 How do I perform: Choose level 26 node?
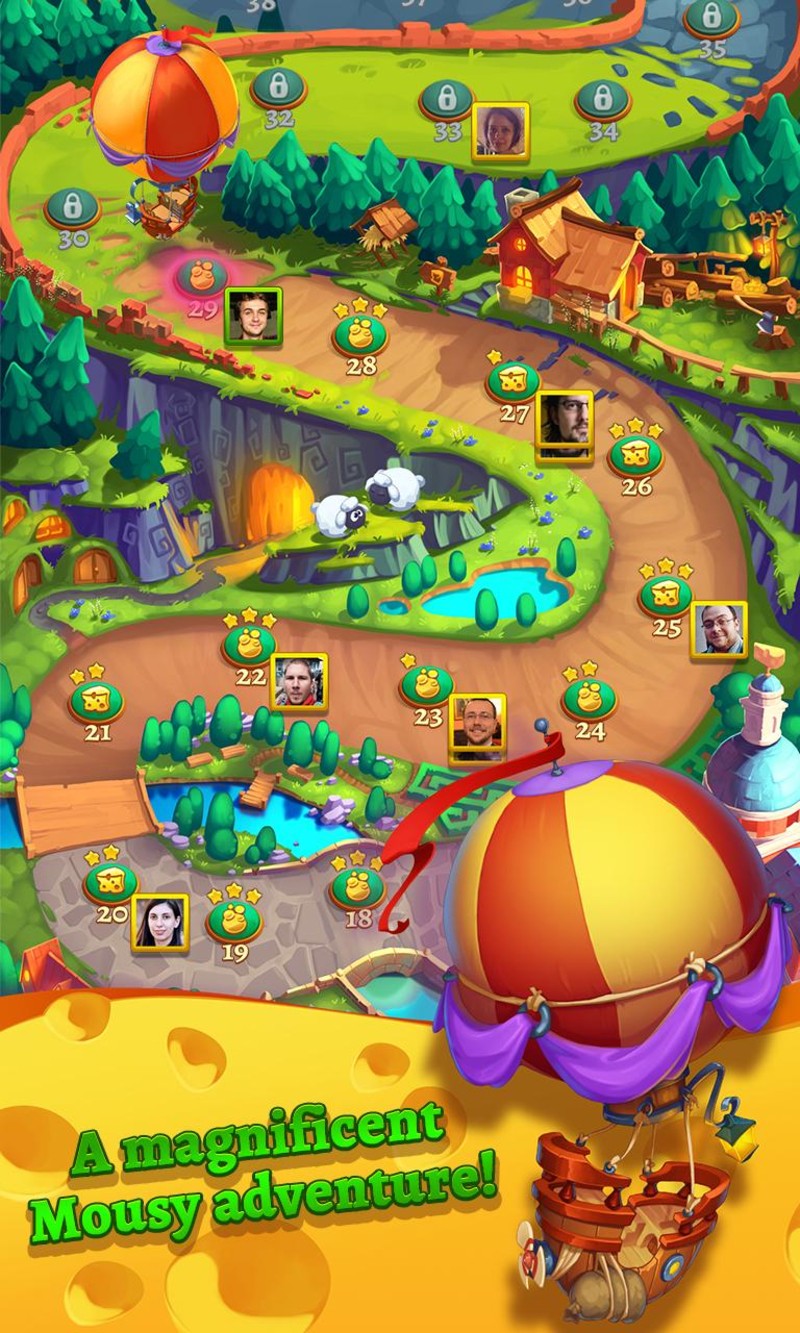pyautogui.click(x=636, y=456)
